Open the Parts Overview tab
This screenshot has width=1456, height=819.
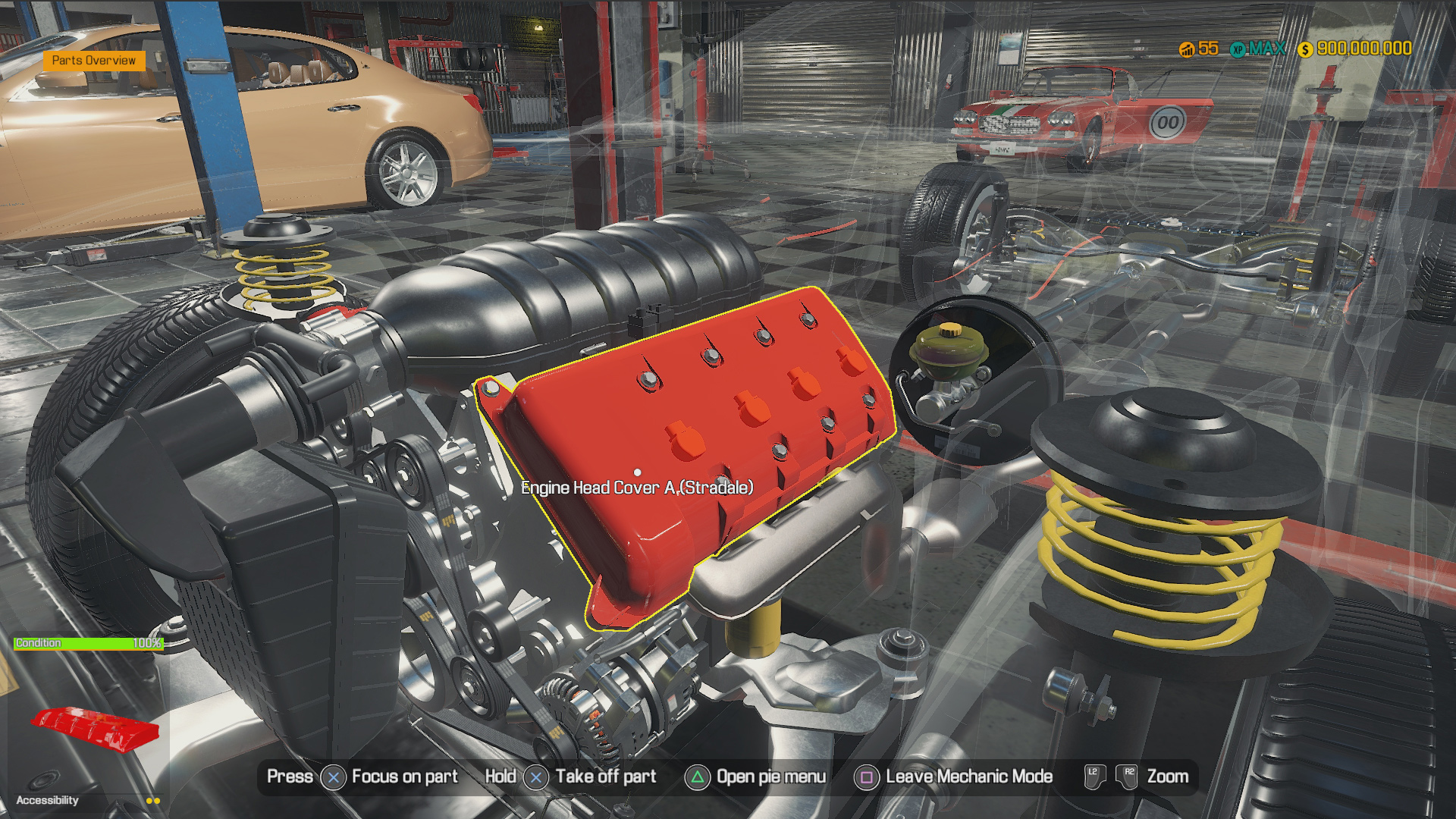[x=96, y=60]
